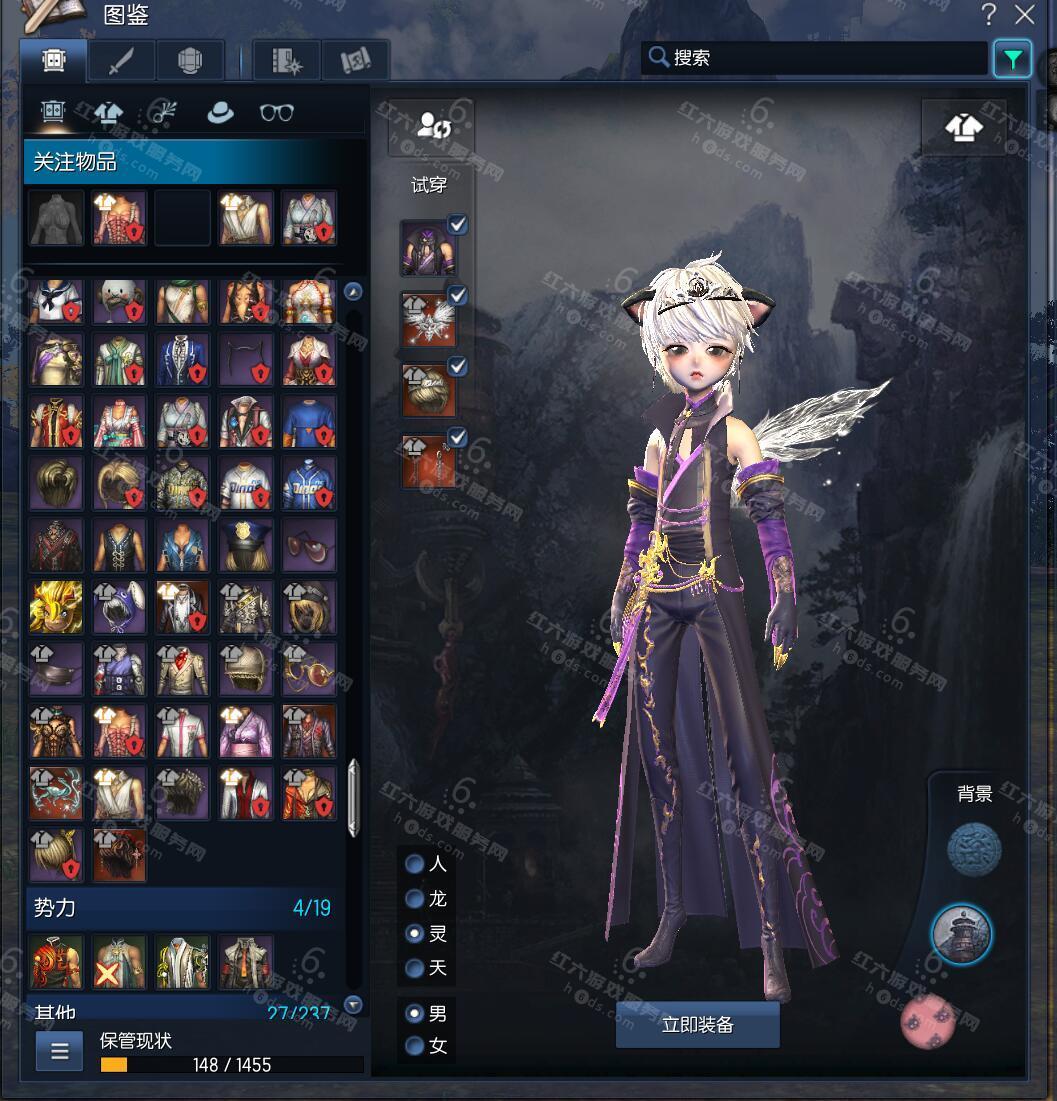Select the pagoda background thumbnail
Viewport: 1057px width, 1101px height.
(x=961, y=933)
